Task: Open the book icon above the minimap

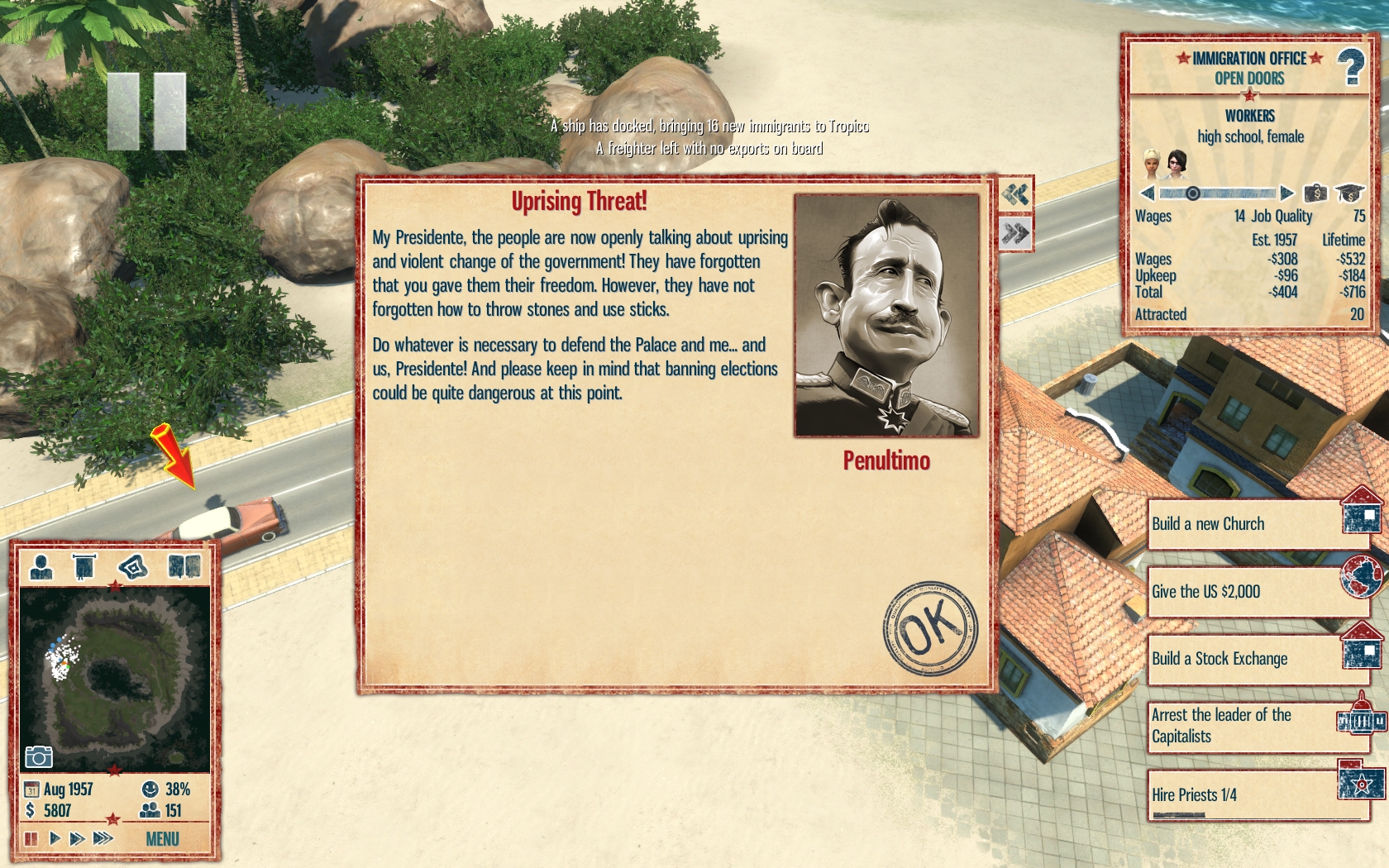Action: coord(184,567)
